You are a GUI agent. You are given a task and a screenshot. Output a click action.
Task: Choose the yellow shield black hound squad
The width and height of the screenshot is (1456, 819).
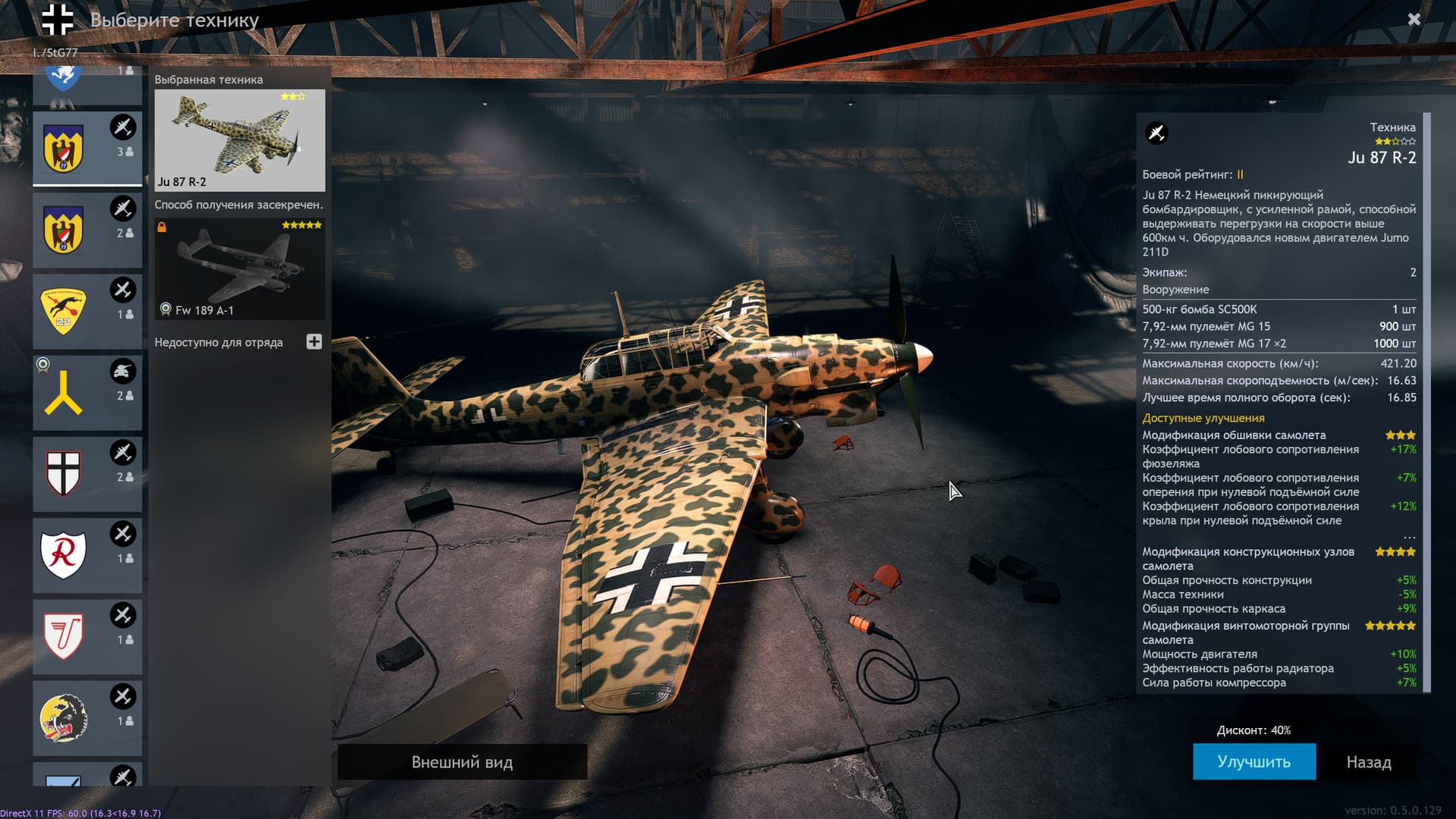tap(87, 312)
